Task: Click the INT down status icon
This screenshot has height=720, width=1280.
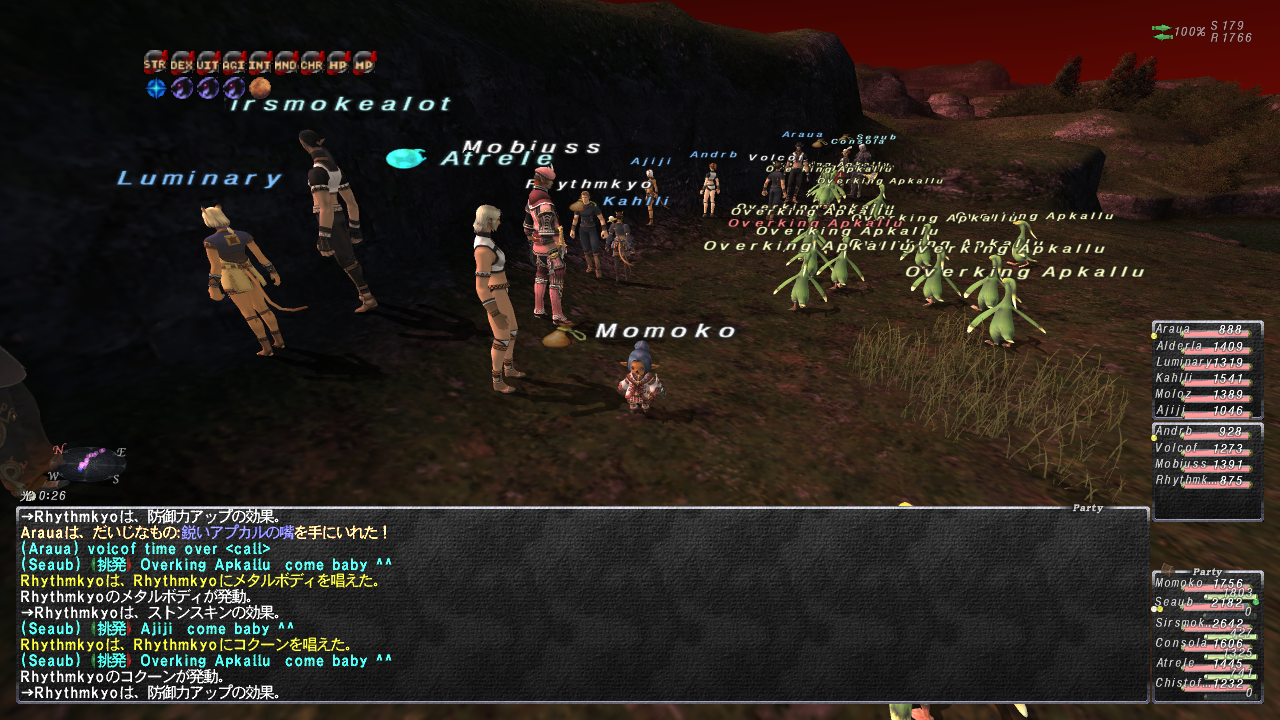Action: (260, 63)
